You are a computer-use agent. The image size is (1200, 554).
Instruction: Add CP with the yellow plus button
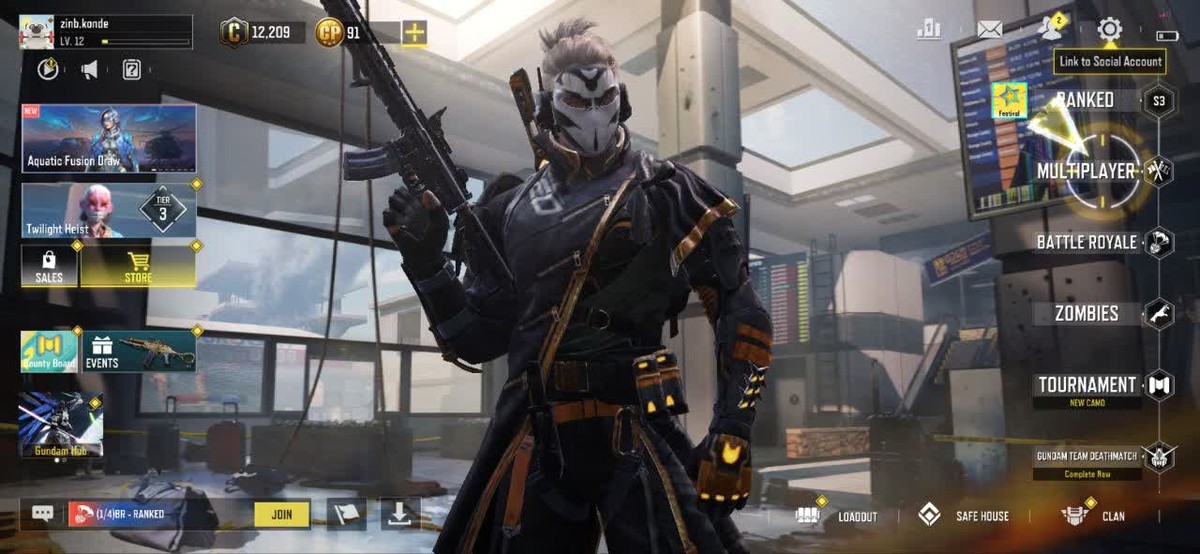tap(414, 33)
